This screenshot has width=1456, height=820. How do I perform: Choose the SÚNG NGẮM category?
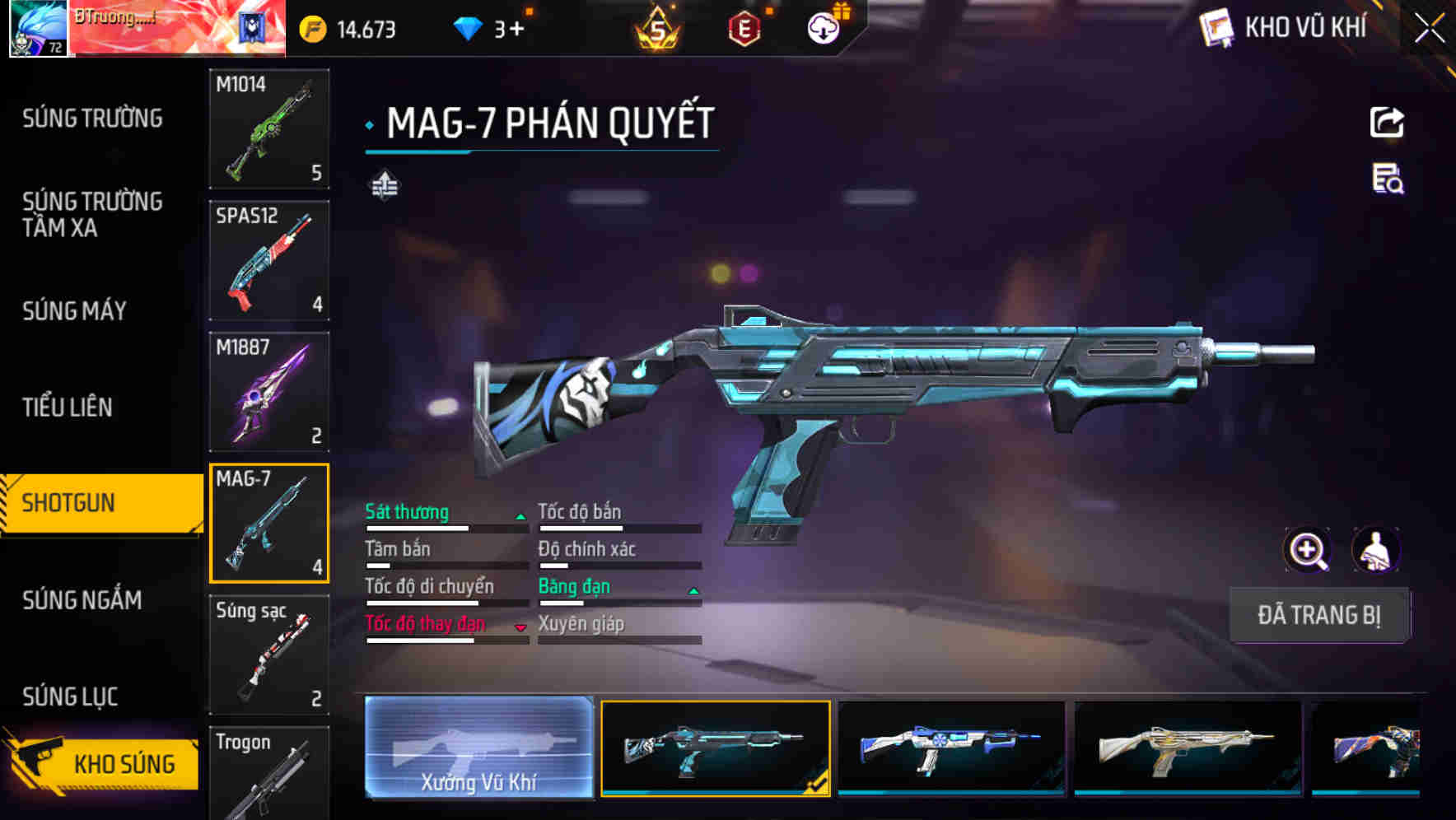click(x=82, y=599)
